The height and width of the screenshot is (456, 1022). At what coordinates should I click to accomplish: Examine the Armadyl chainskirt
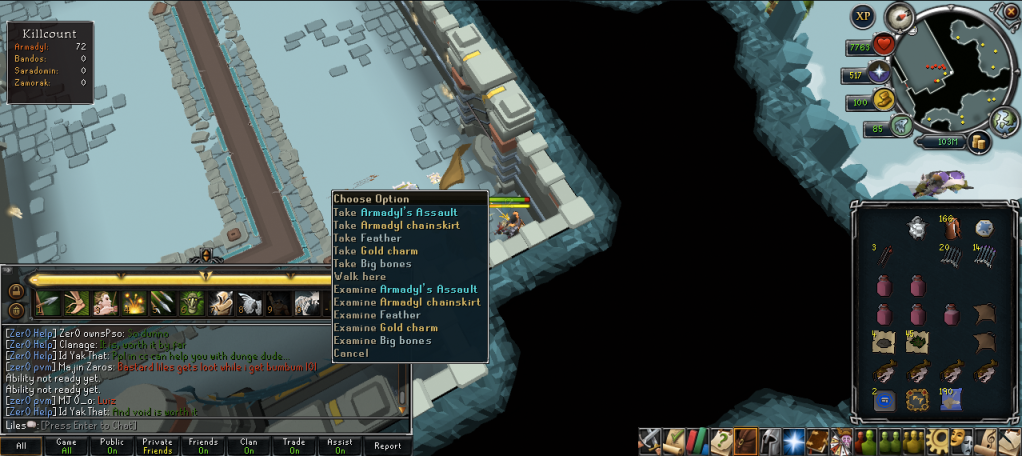tap(406, 302)
